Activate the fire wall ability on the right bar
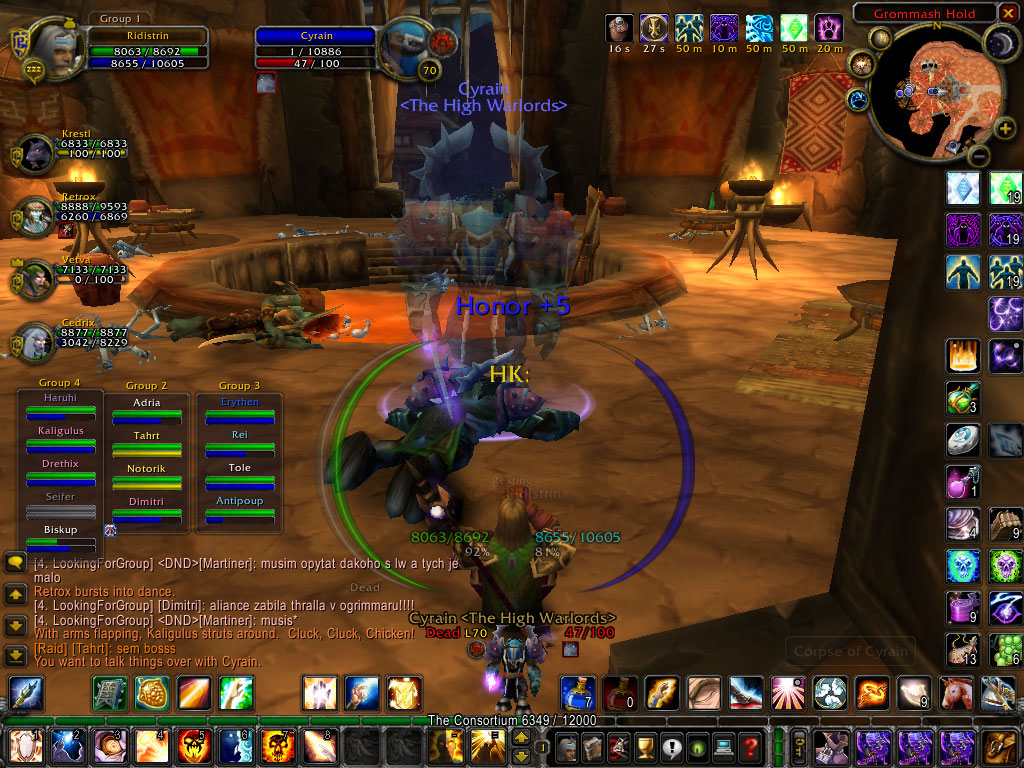Viewport: 1024px width, 768px height. (962, 356)
